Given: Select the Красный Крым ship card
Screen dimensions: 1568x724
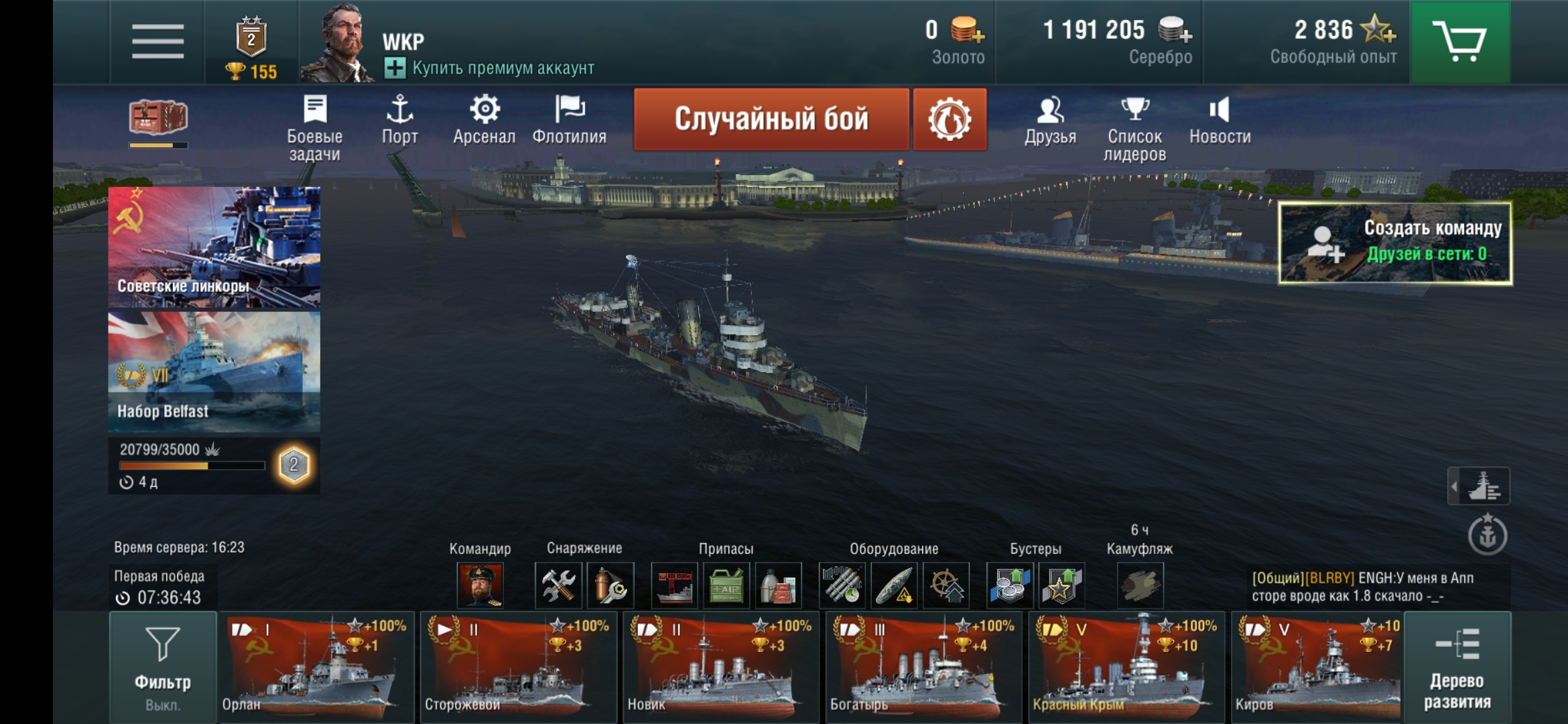Looking at the screenshot, I should click(1126, 667).
